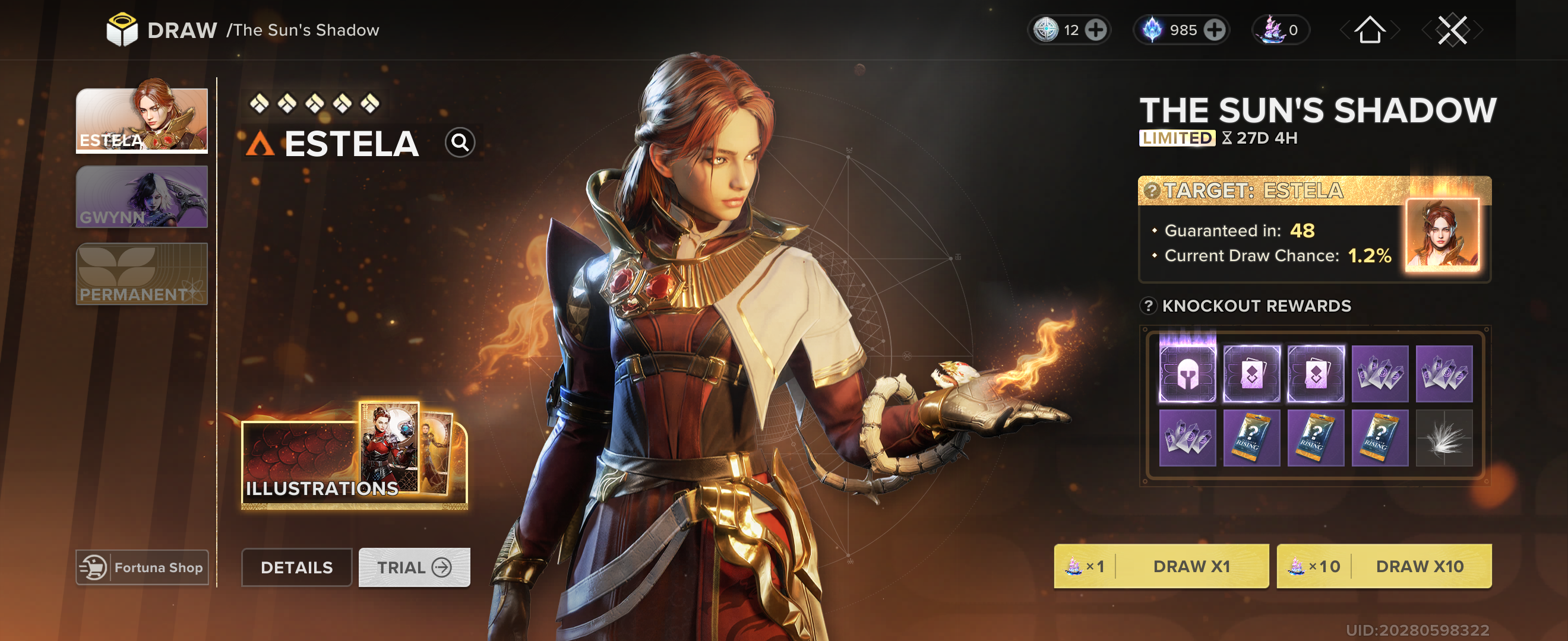Open Knockout Rewards help info
Image resolution: width=1568 pixels, height=641 pixels.
pyautogui.click(x=1148, y=305)
